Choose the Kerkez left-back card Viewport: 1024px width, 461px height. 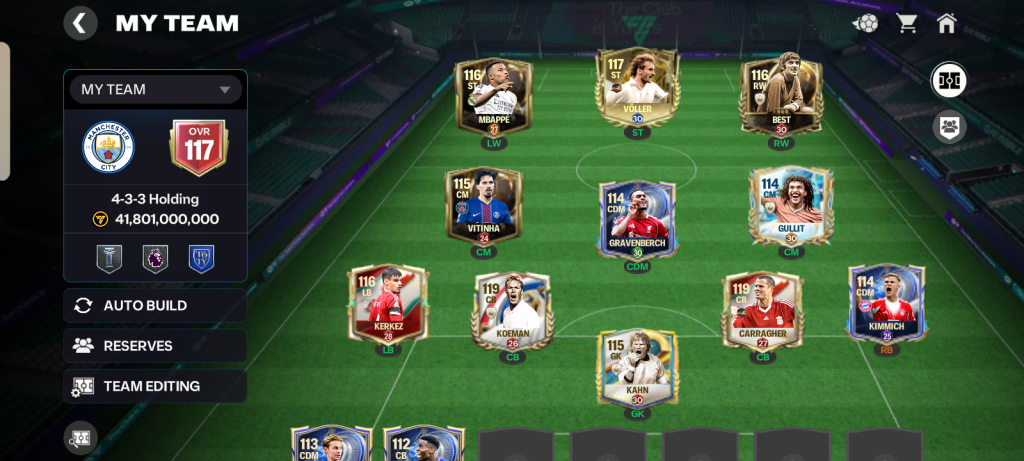pos(387,303)
